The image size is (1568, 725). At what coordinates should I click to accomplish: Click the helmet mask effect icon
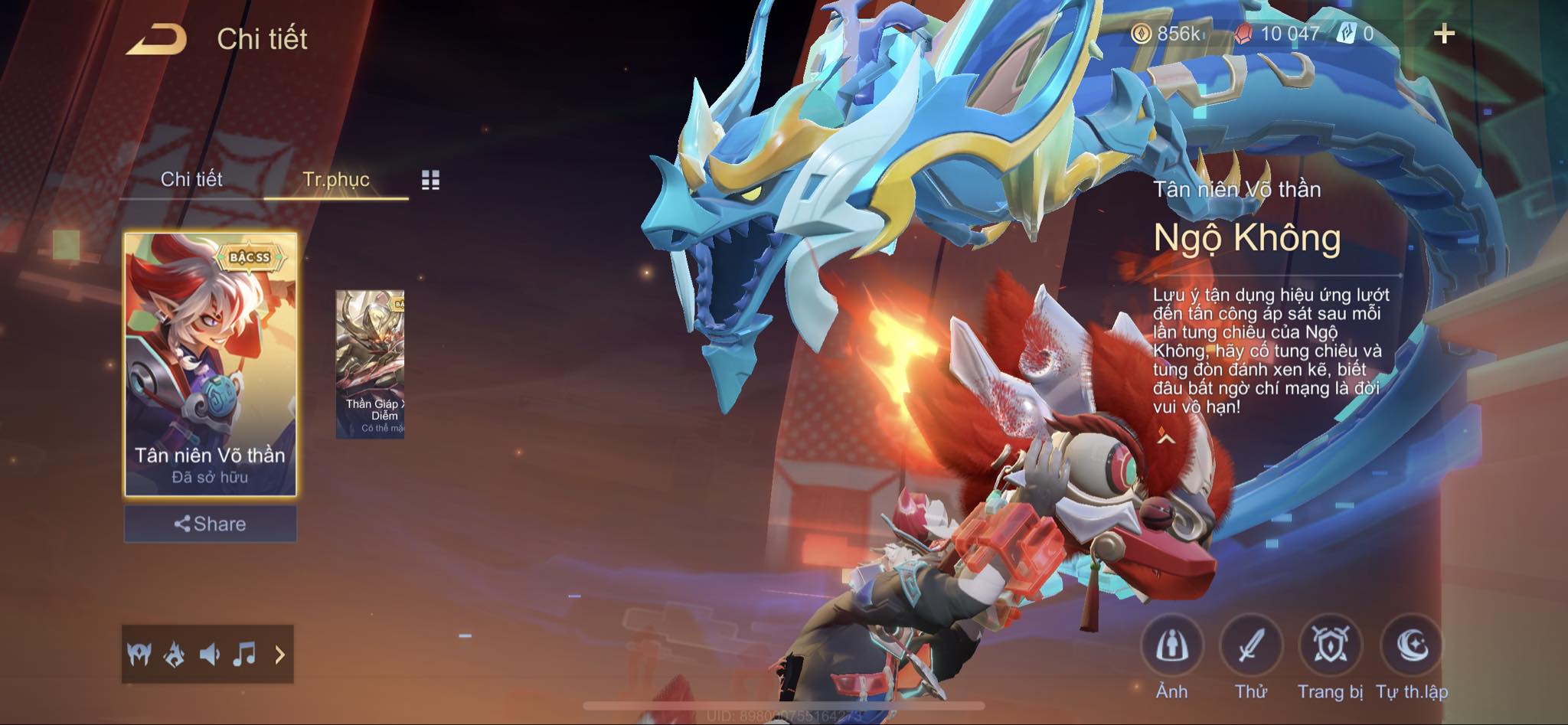[139, 655]
